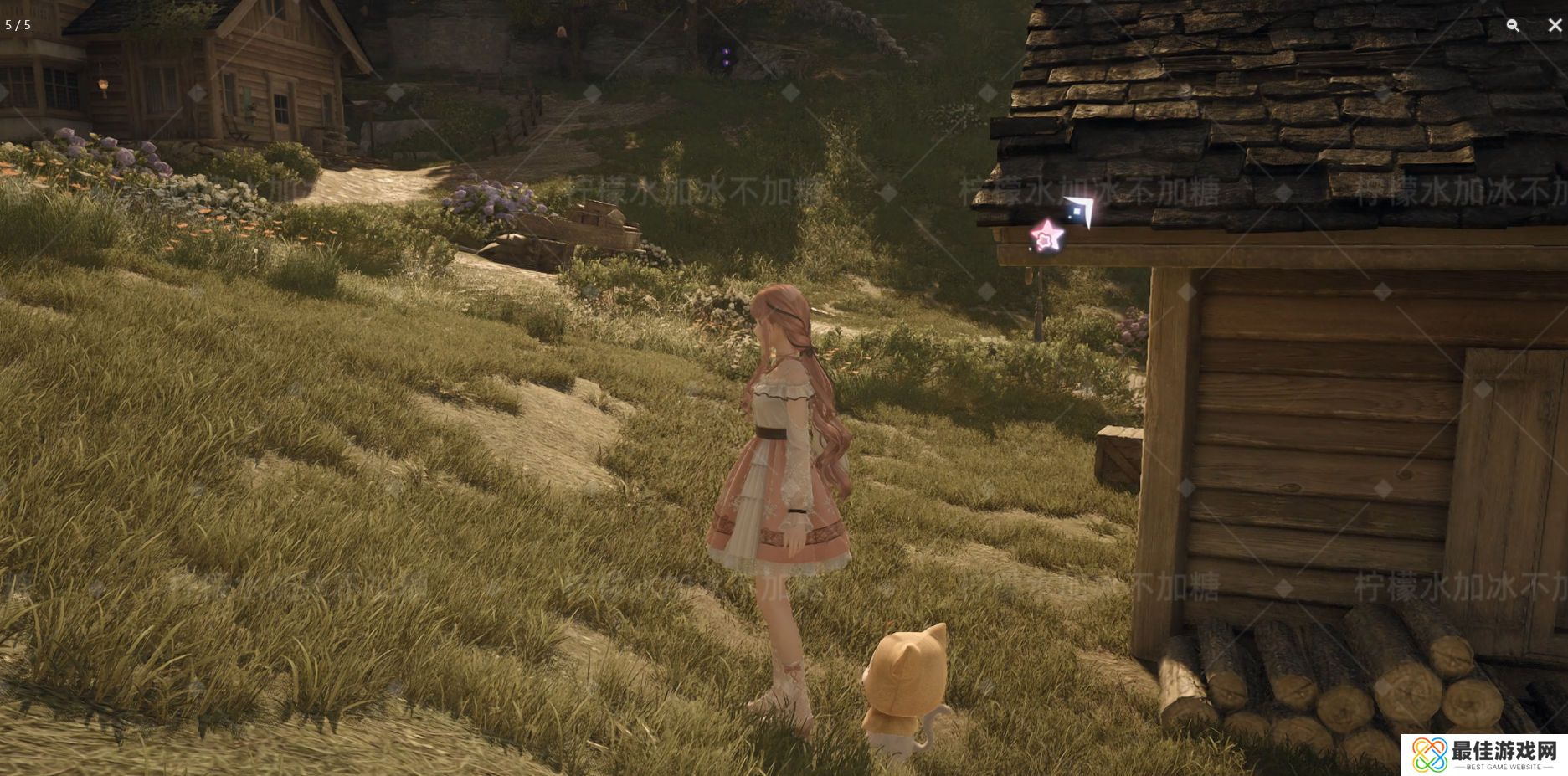The image size is (1568, 776).
Task: Click the magnifier zoom icon
Action: point(1513,25)
